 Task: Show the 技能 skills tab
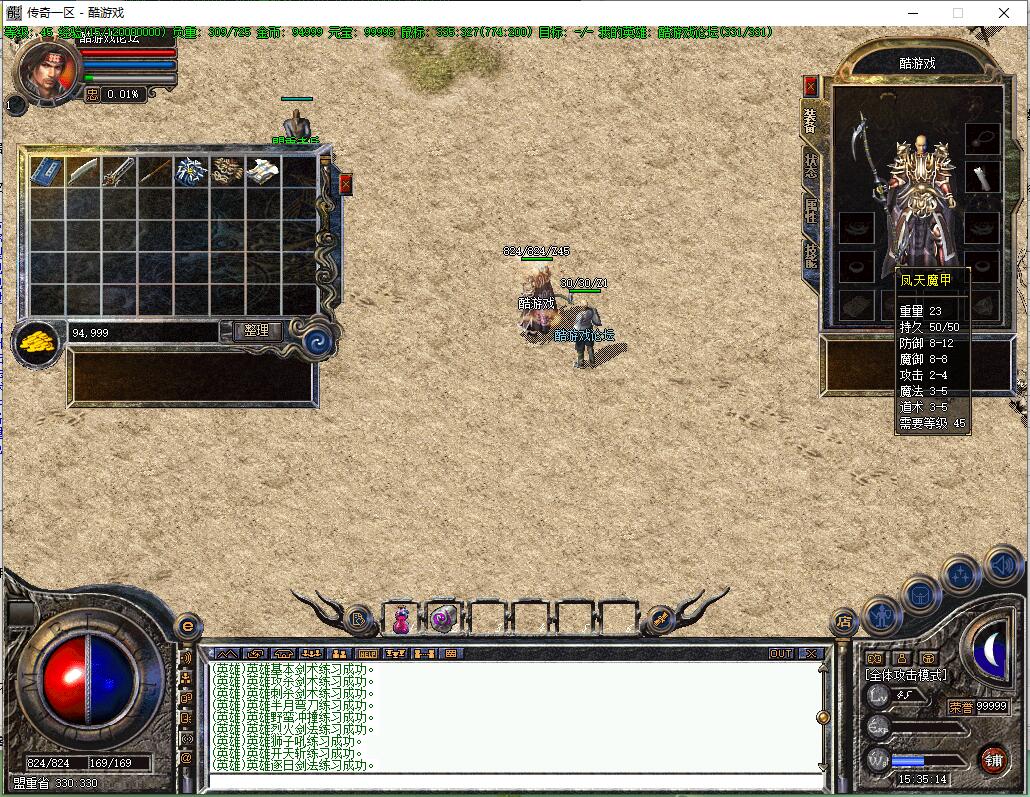(810, 256)
